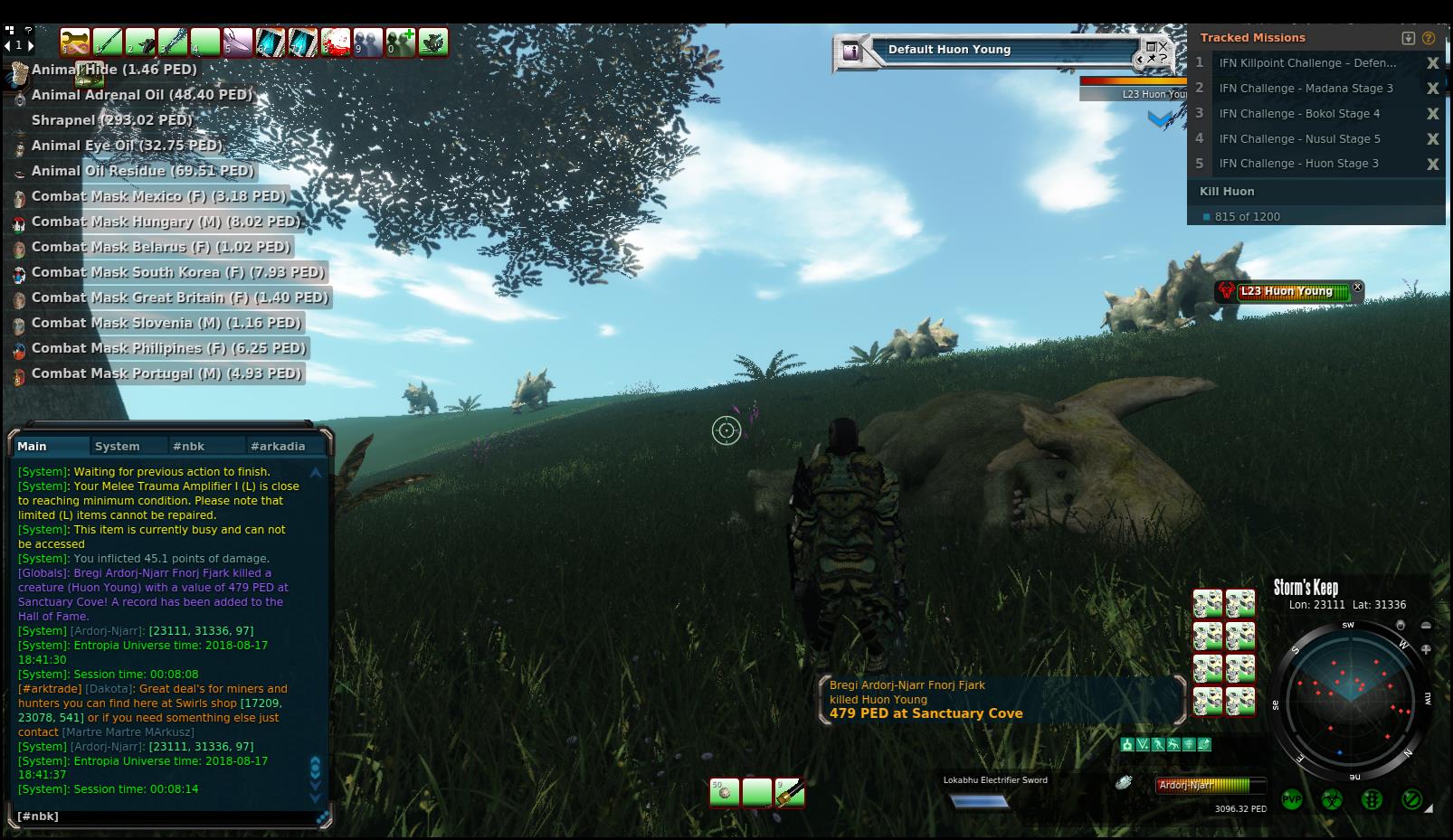Click the chat input field

click(167, 816)
